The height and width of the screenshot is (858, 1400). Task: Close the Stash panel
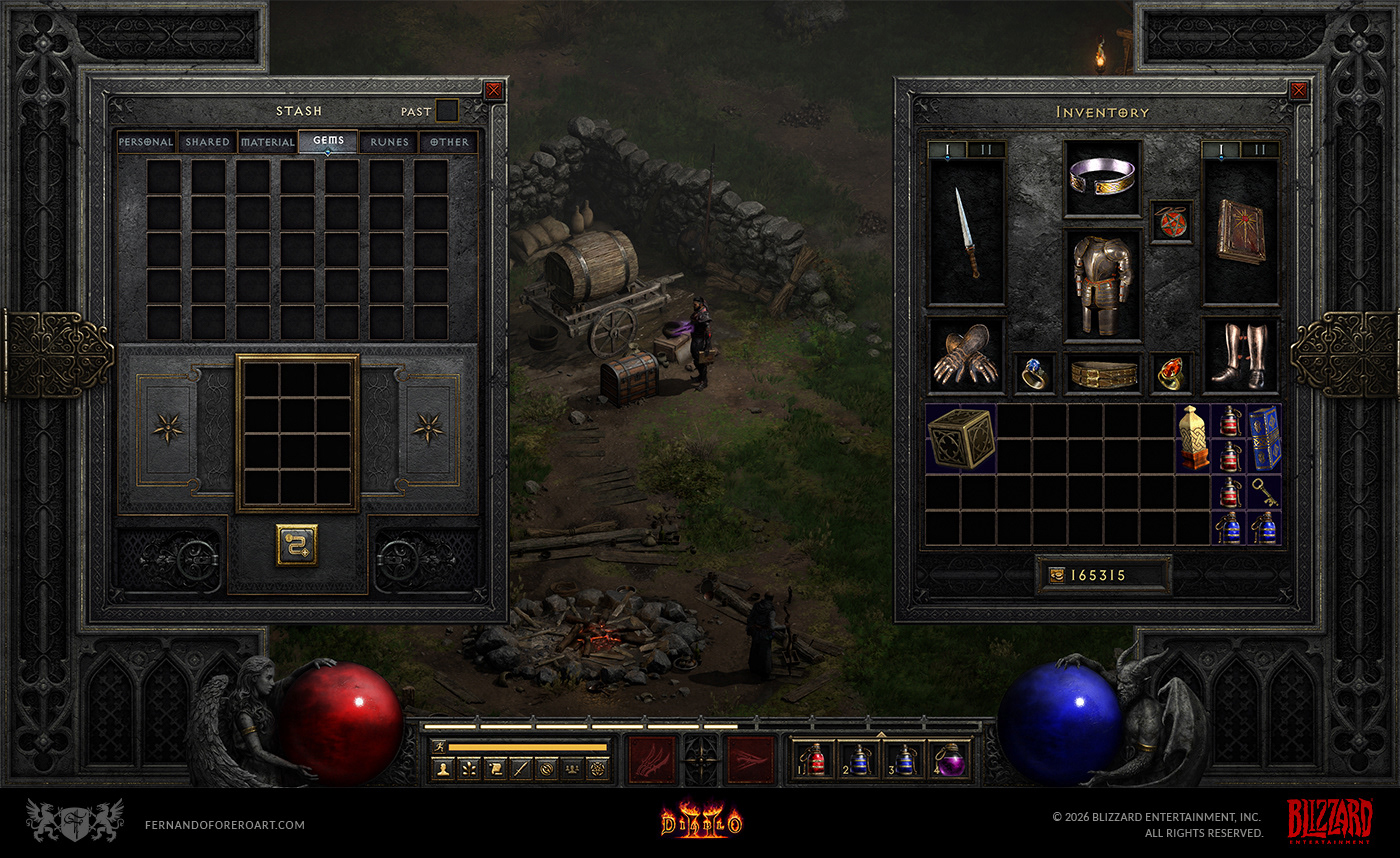click(493, 91)
